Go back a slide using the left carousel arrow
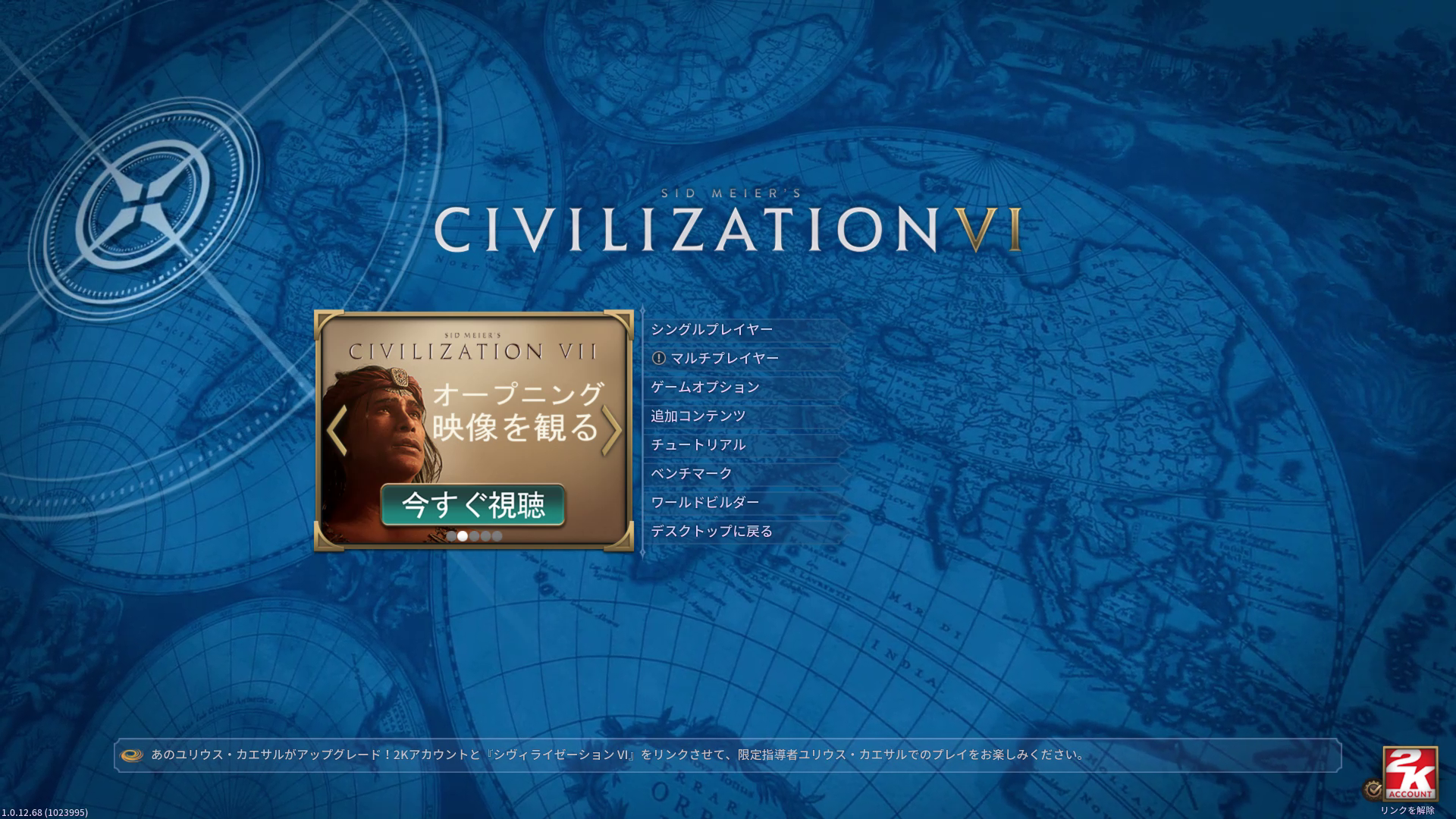This screenshot has width=1456, height=819. pyautogui.click(x=335, y=429)
